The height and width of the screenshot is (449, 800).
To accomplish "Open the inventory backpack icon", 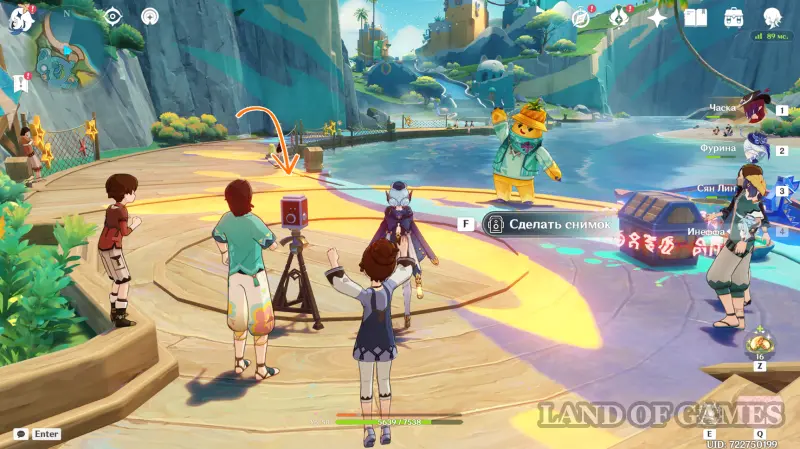I will tap(734, 18).
